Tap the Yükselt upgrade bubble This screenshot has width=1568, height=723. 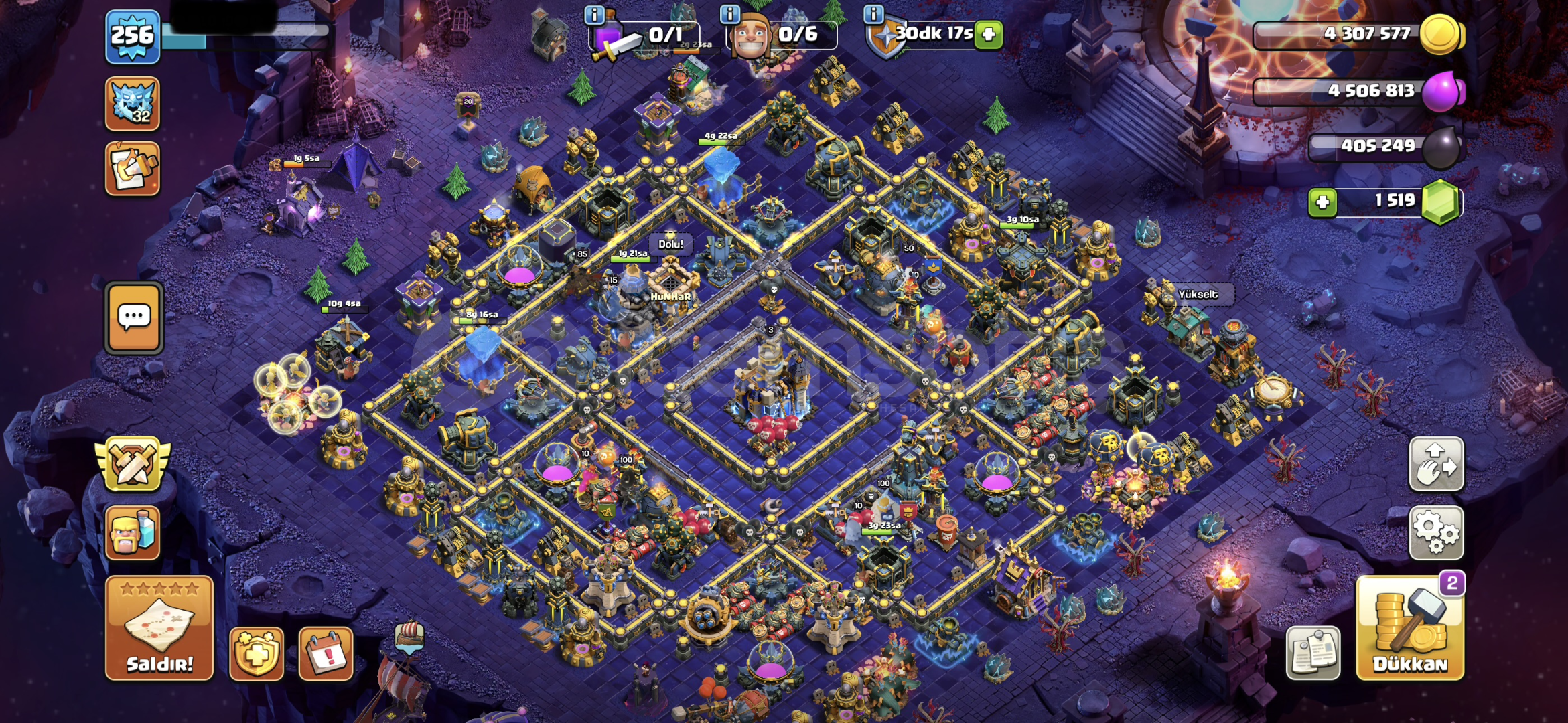point(1198,294)
